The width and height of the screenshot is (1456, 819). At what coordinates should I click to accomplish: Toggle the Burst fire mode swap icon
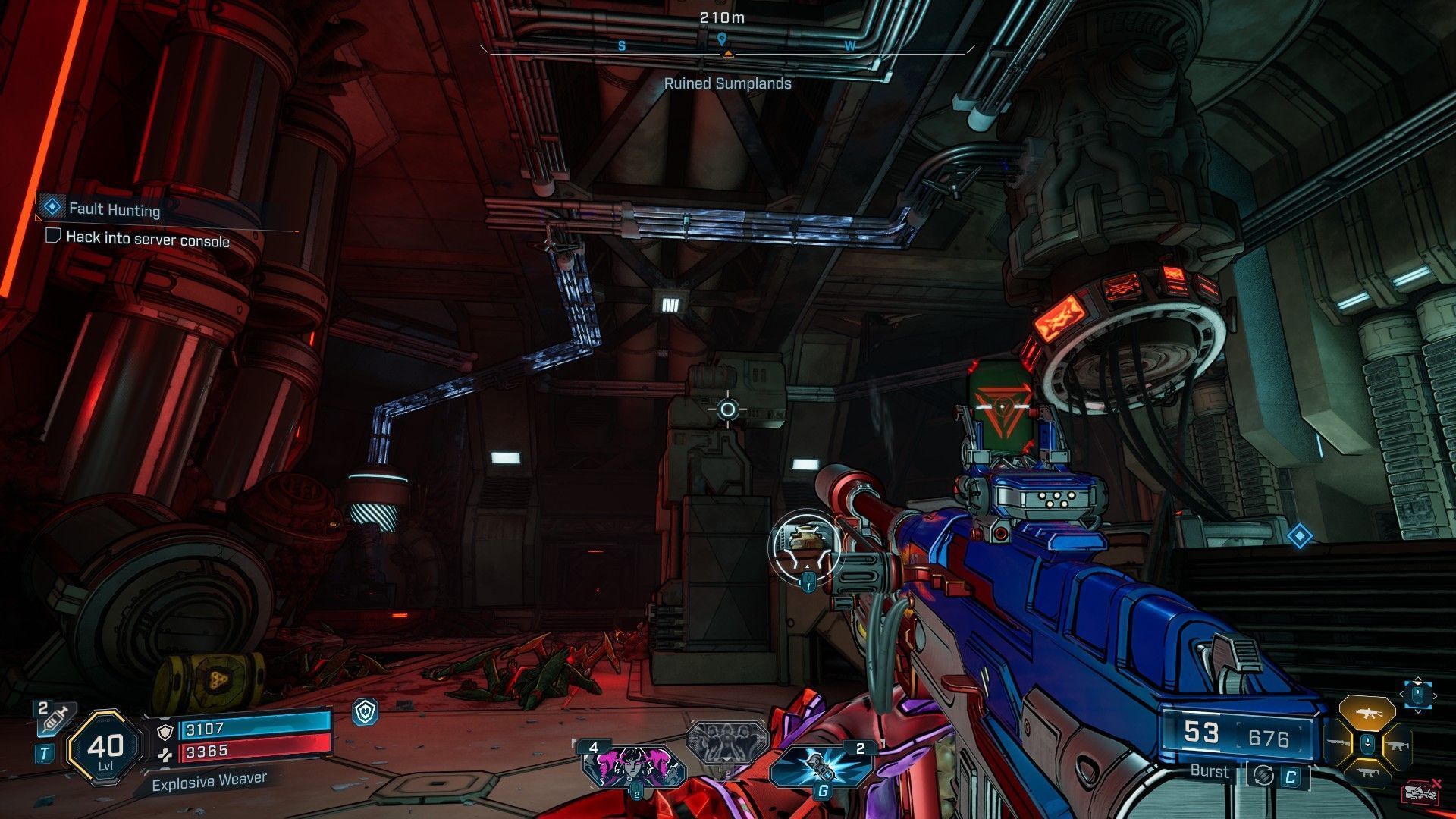(x=1263, y=774)
